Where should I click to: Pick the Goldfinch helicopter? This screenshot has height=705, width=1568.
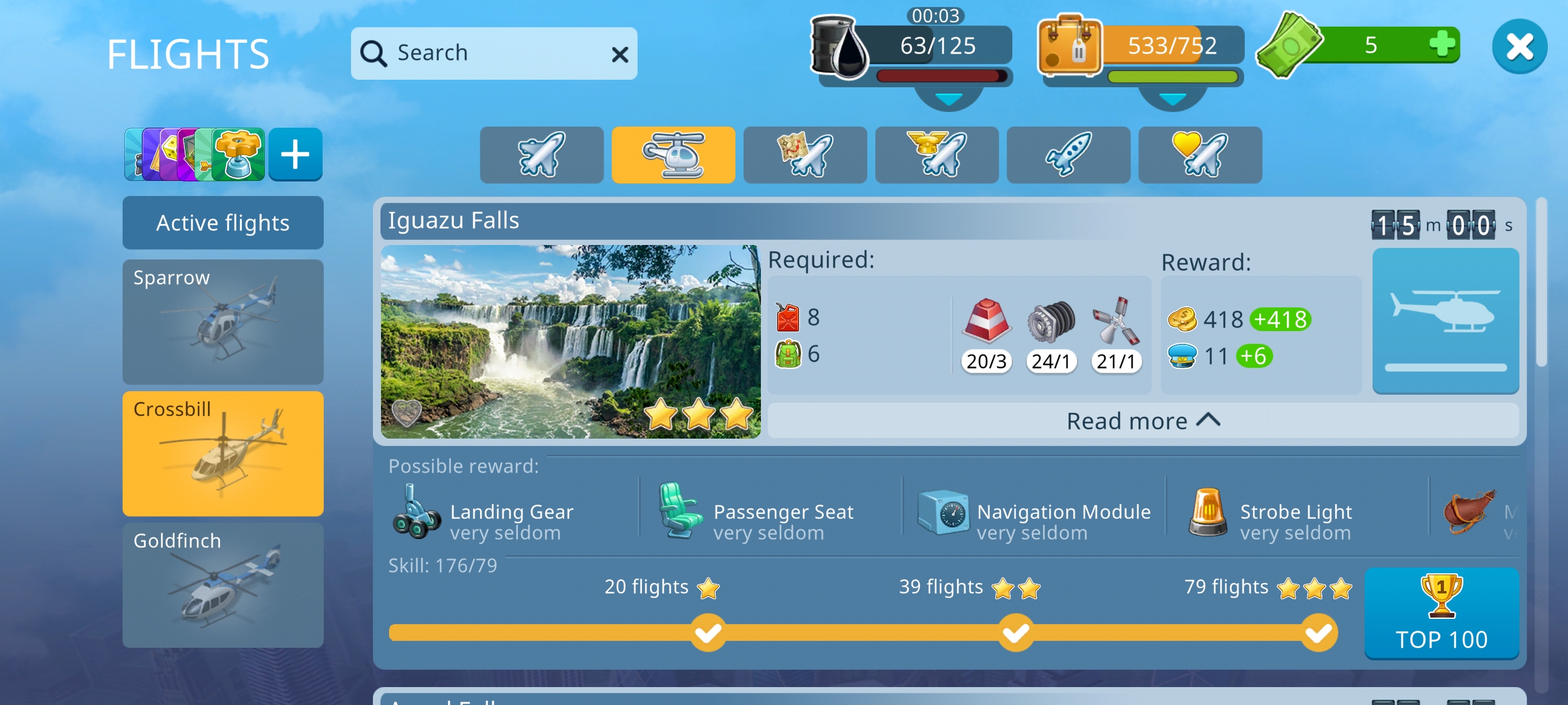pyautogui.click(x=223, y=585)
